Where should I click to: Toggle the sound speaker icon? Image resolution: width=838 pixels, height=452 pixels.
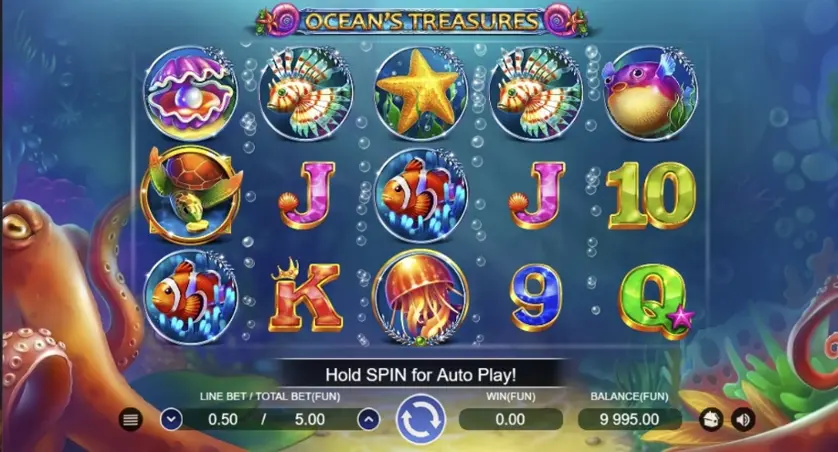742,420
